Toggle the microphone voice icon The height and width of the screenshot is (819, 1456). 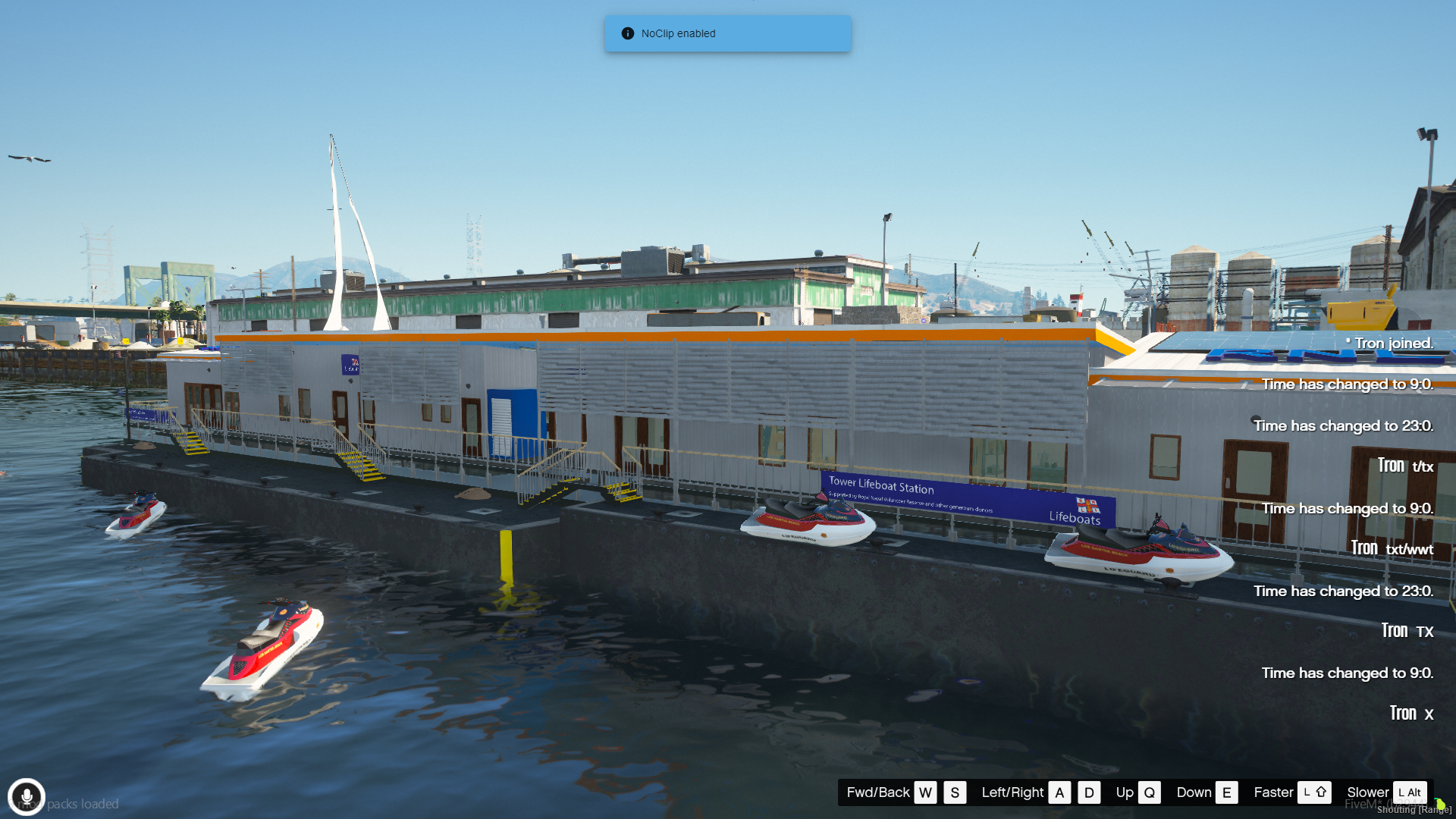pos(27,797)
